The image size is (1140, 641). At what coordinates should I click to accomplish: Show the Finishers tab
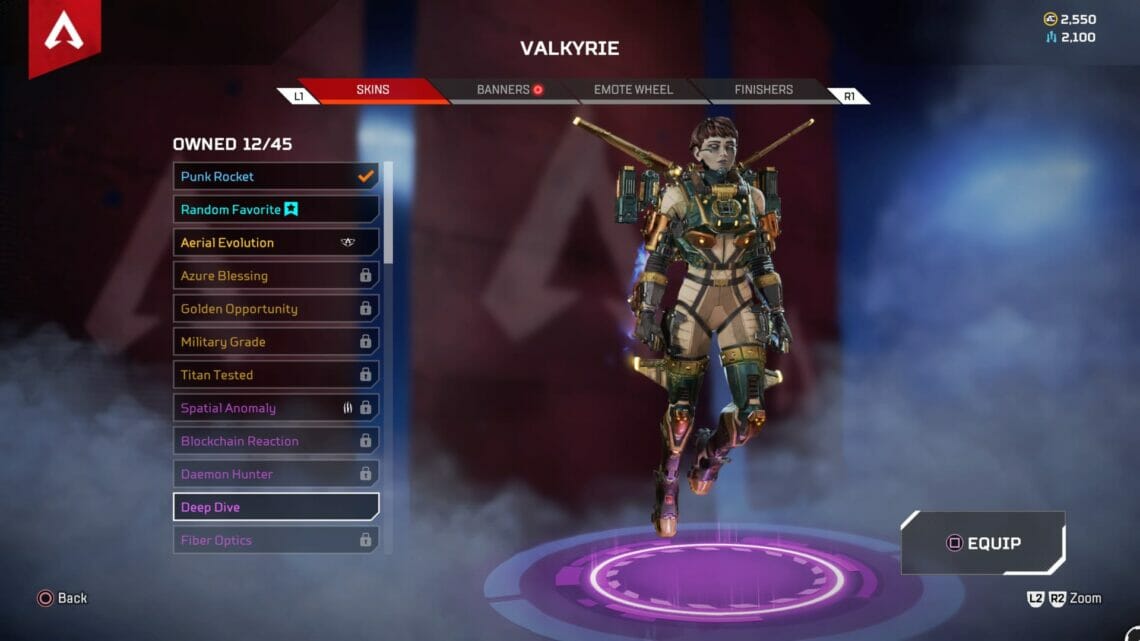(x=763, y=90)
